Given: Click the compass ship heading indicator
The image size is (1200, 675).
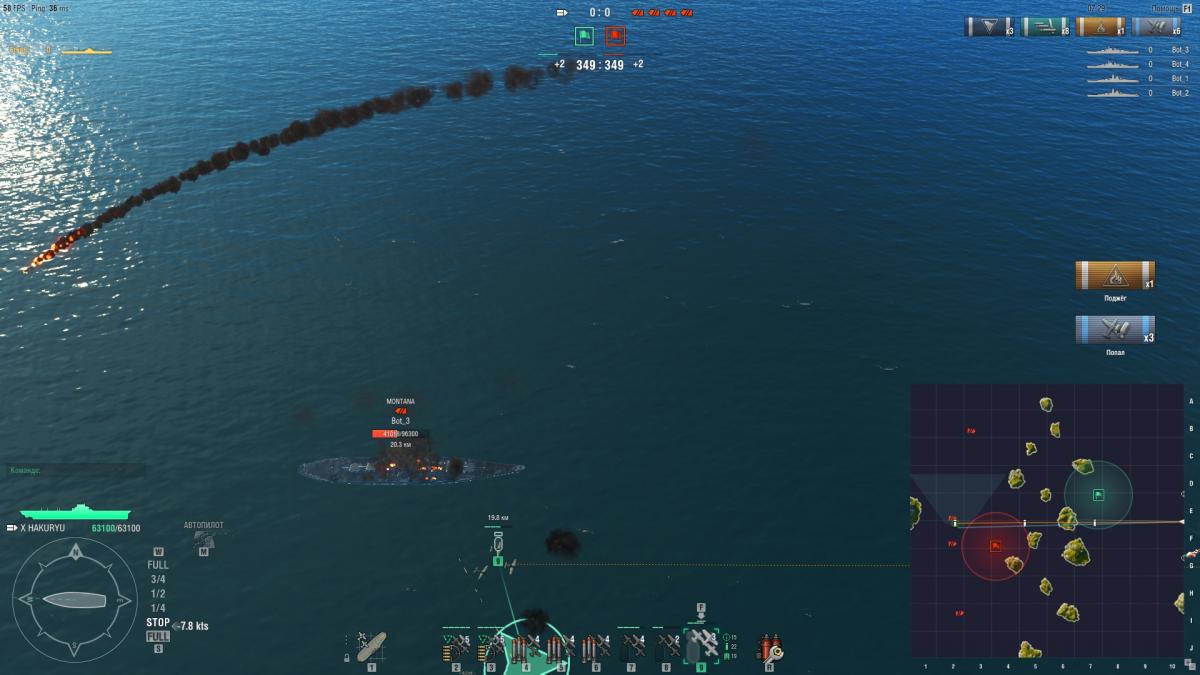Looking at the screenshot, I should [x=75, y=599].
